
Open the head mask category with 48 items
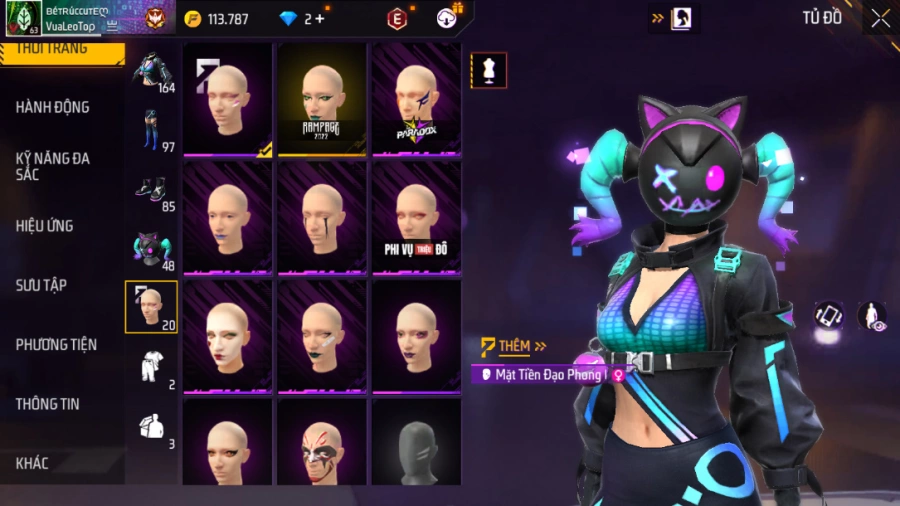click(152, 250)
